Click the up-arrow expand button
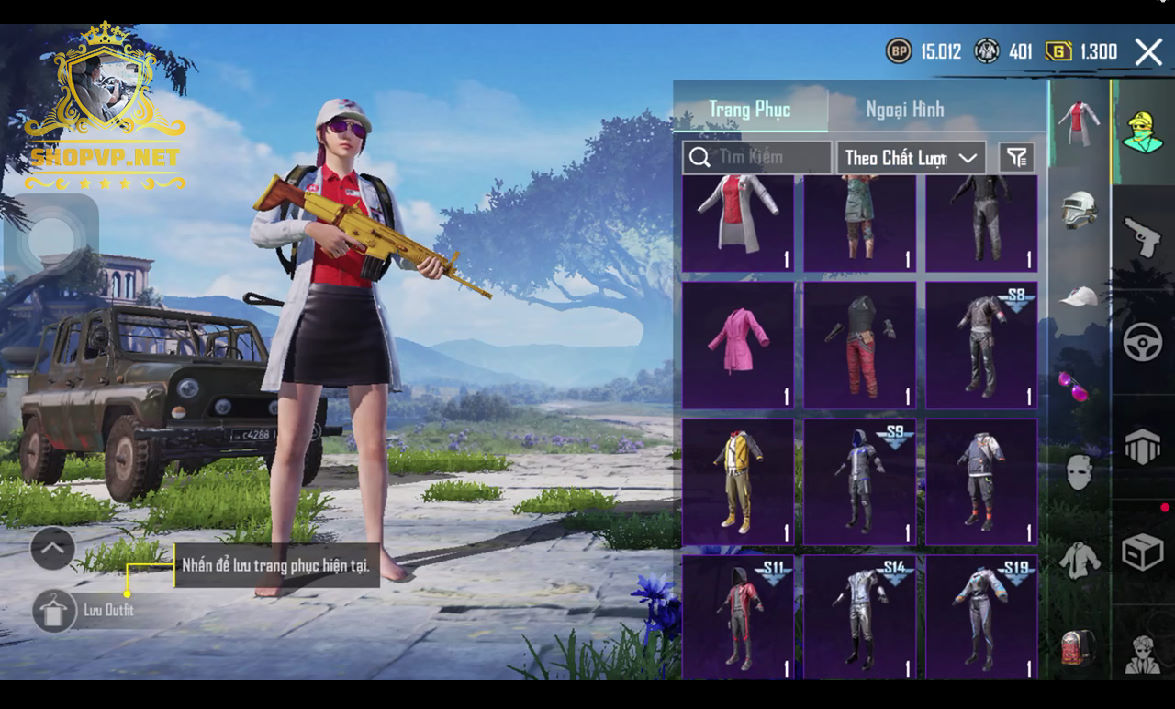The width and height of the screenshot is (1175, 709). [x=52, y=548]
